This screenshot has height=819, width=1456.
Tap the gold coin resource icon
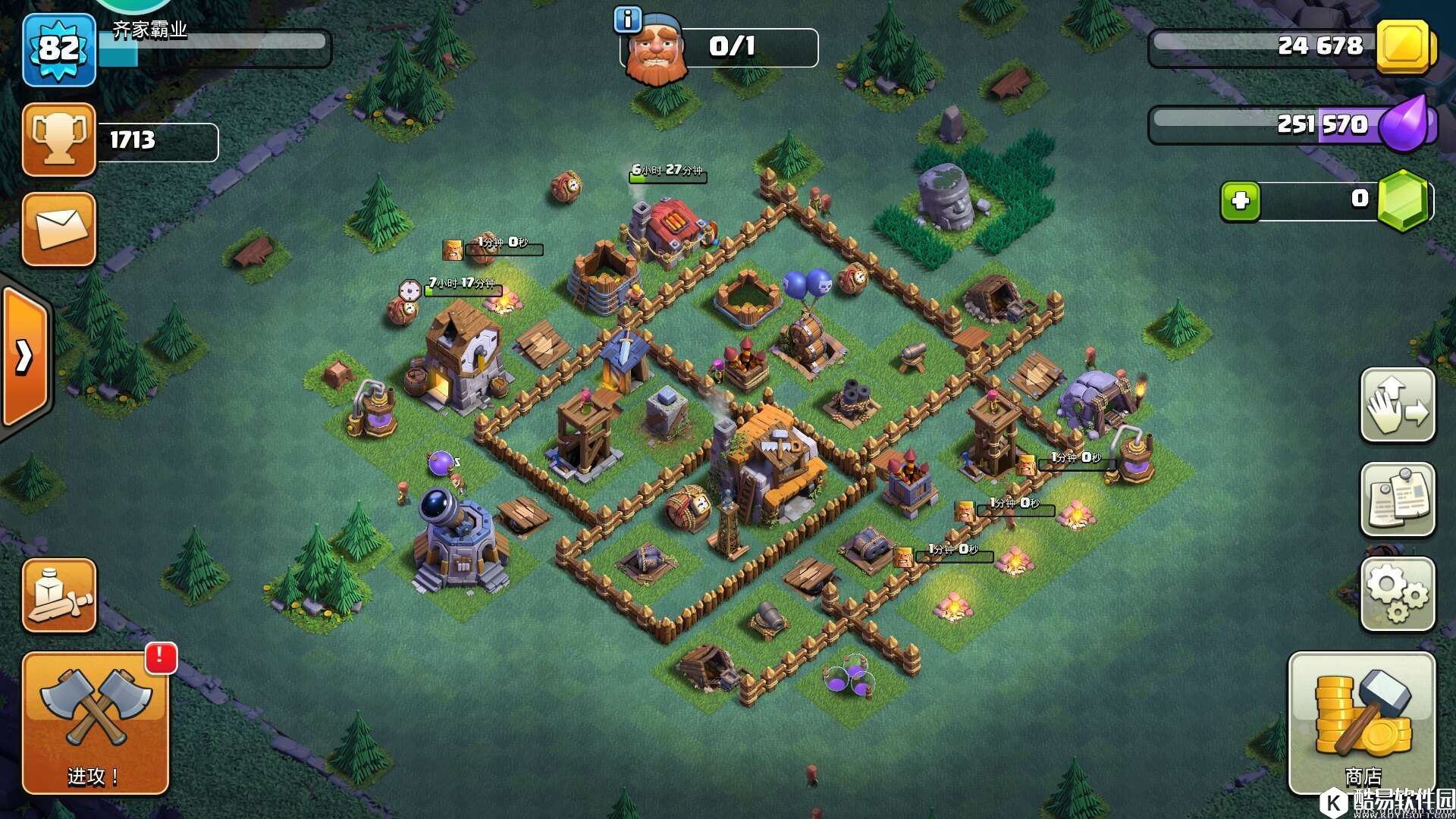tap(1404, 47)
